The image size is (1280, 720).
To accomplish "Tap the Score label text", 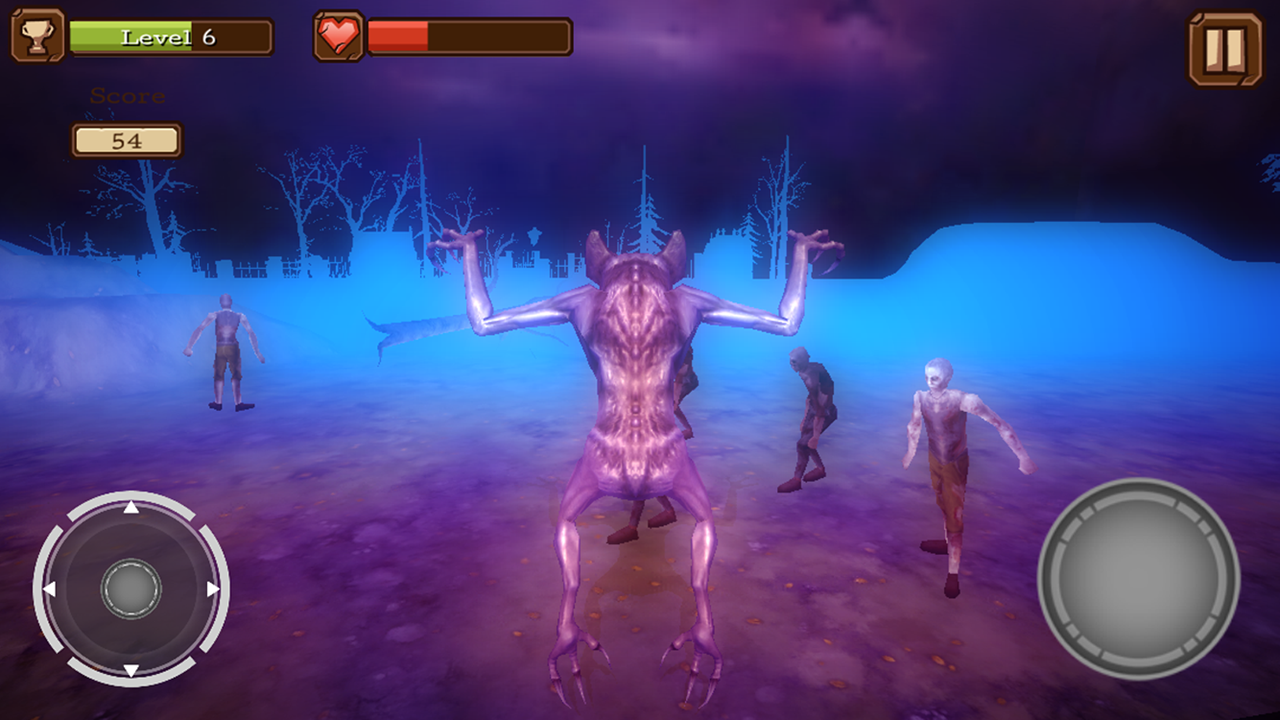I will click(127, 97).
